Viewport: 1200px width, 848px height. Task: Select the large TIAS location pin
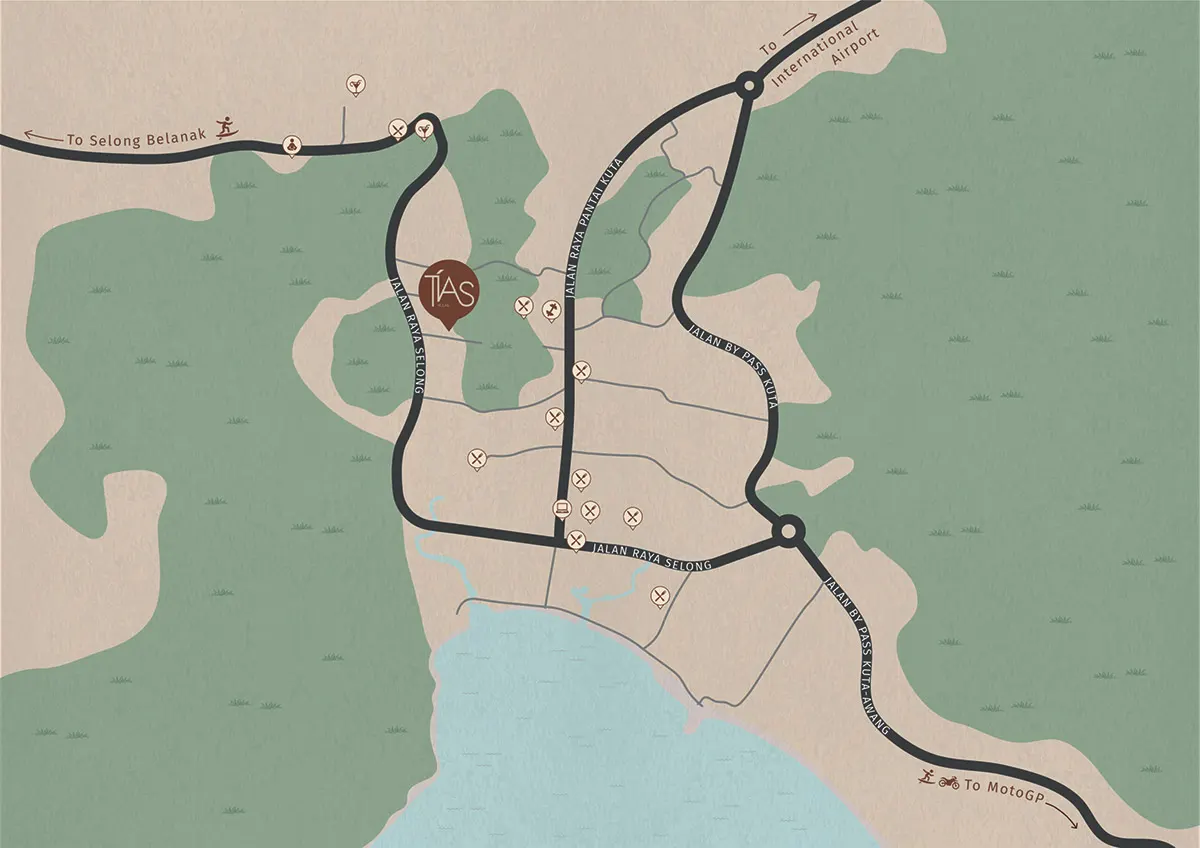(450, 290)
